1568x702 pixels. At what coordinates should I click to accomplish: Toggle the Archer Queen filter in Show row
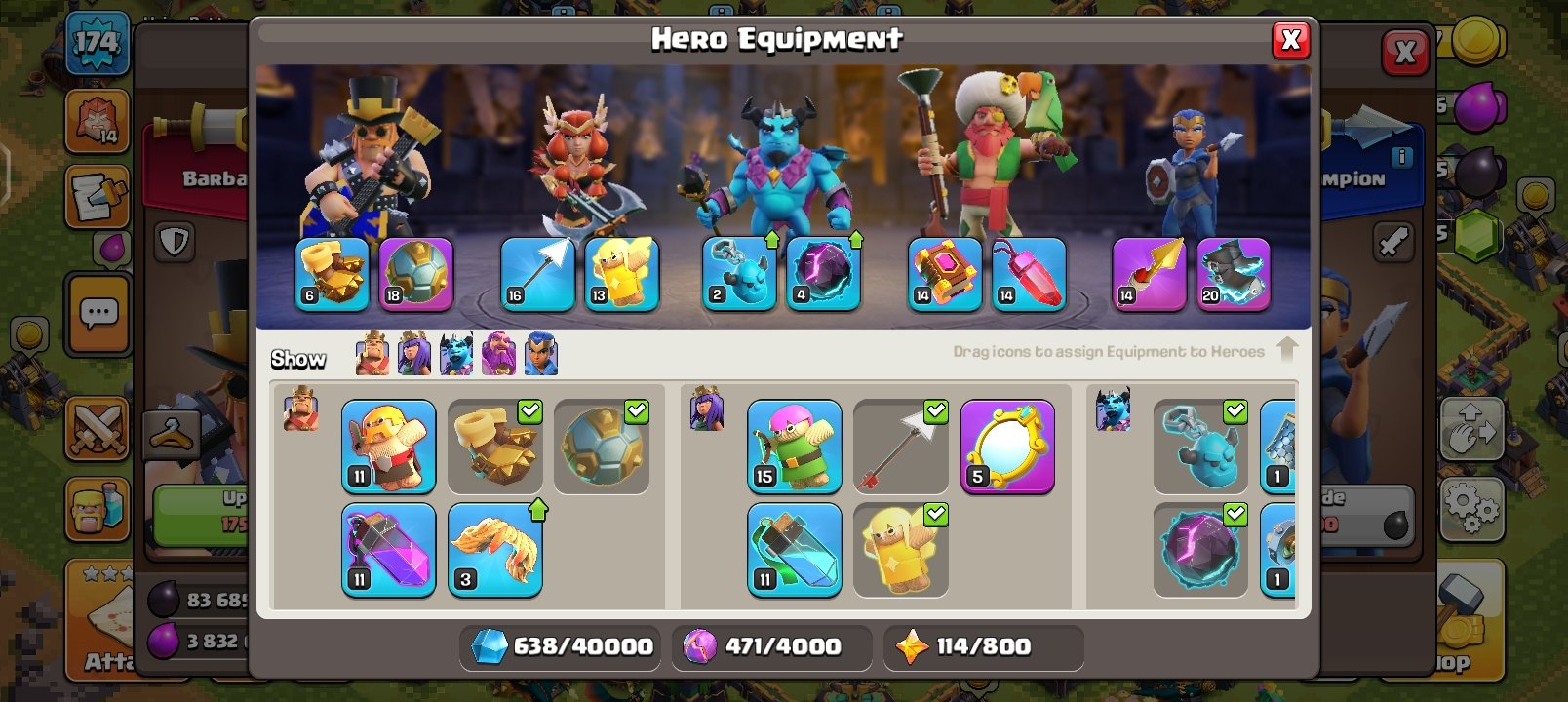pyautogui.click(x=413, y=354)
